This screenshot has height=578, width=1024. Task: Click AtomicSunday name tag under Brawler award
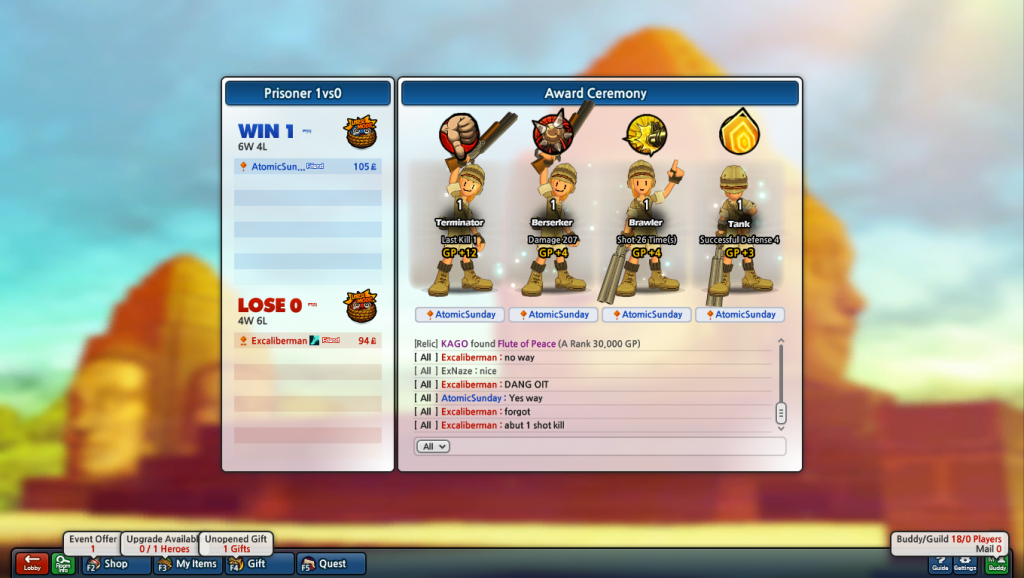coord(647,314)
